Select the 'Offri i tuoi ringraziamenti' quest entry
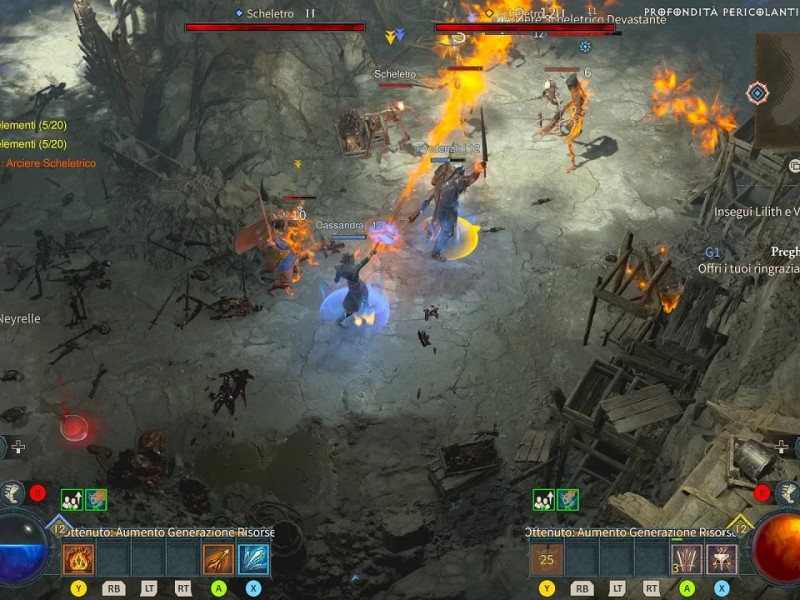 click(x=748, y=269)
